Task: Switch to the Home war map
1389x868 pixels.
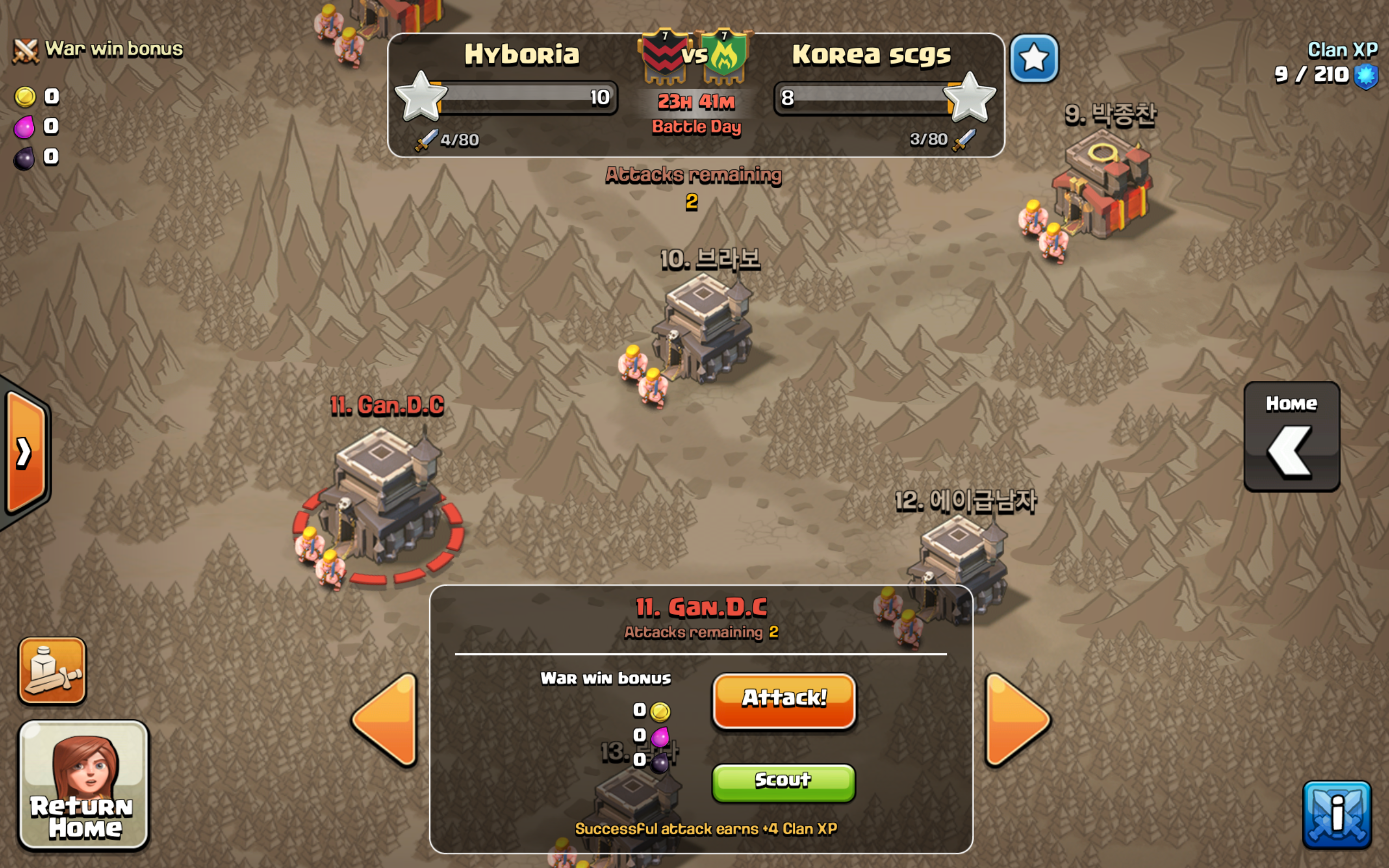Action: [1291, 436]
